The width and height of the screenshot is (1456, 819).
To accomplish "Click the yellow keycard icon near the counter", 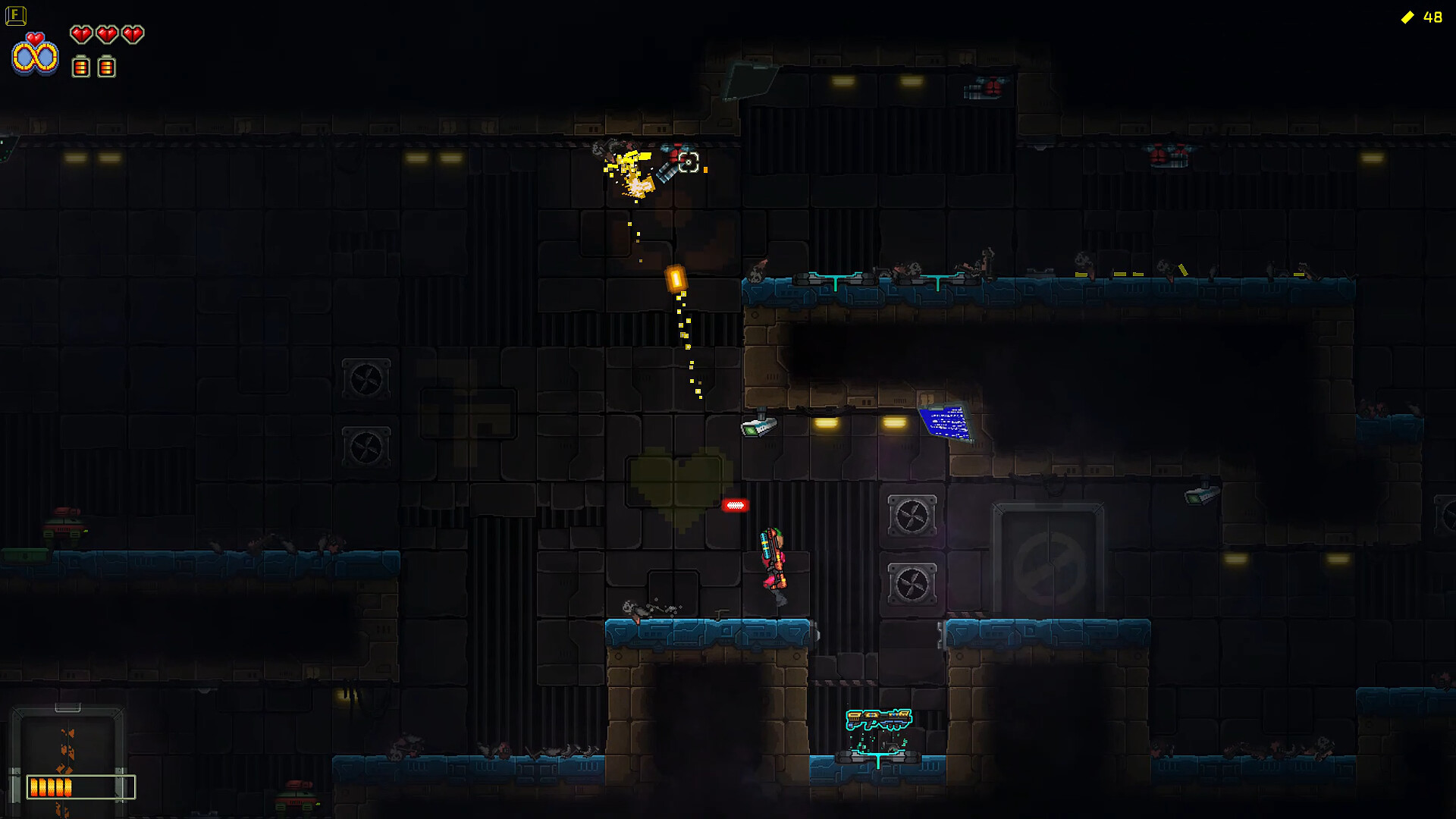I will click(x=1408, y=17).
